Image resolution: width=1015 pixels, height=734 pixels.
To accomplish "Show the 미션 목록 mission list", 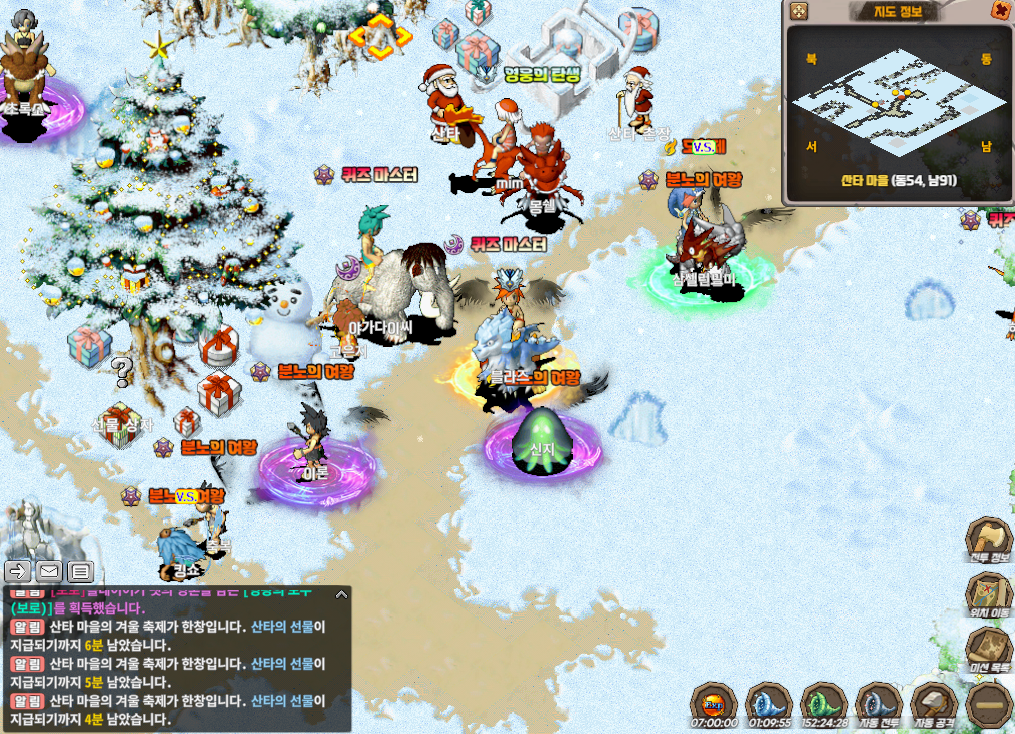I will (x=989, y=648).
